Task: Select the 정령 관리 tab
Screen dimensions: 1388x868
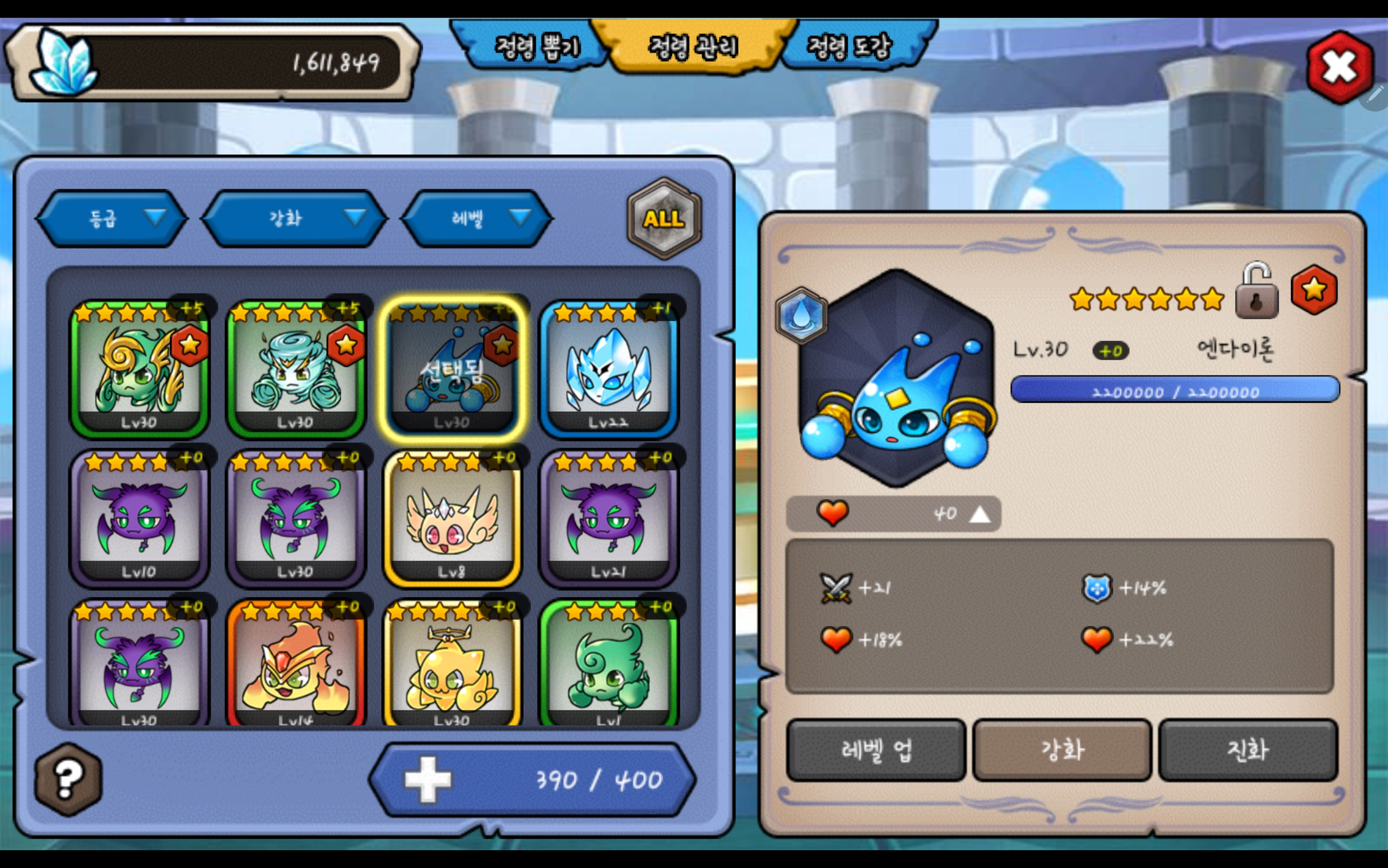Action: [x=693, y=46]
